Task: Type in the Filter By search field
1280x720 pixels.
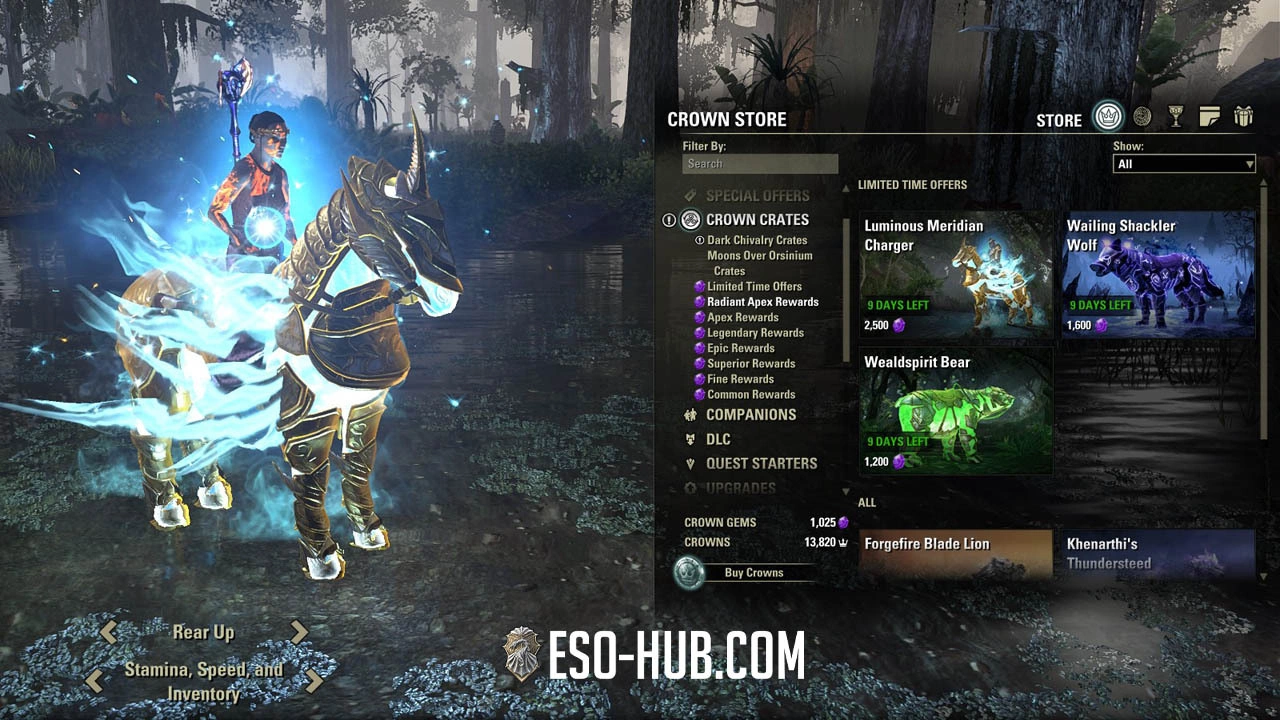Action: [760, 164]
